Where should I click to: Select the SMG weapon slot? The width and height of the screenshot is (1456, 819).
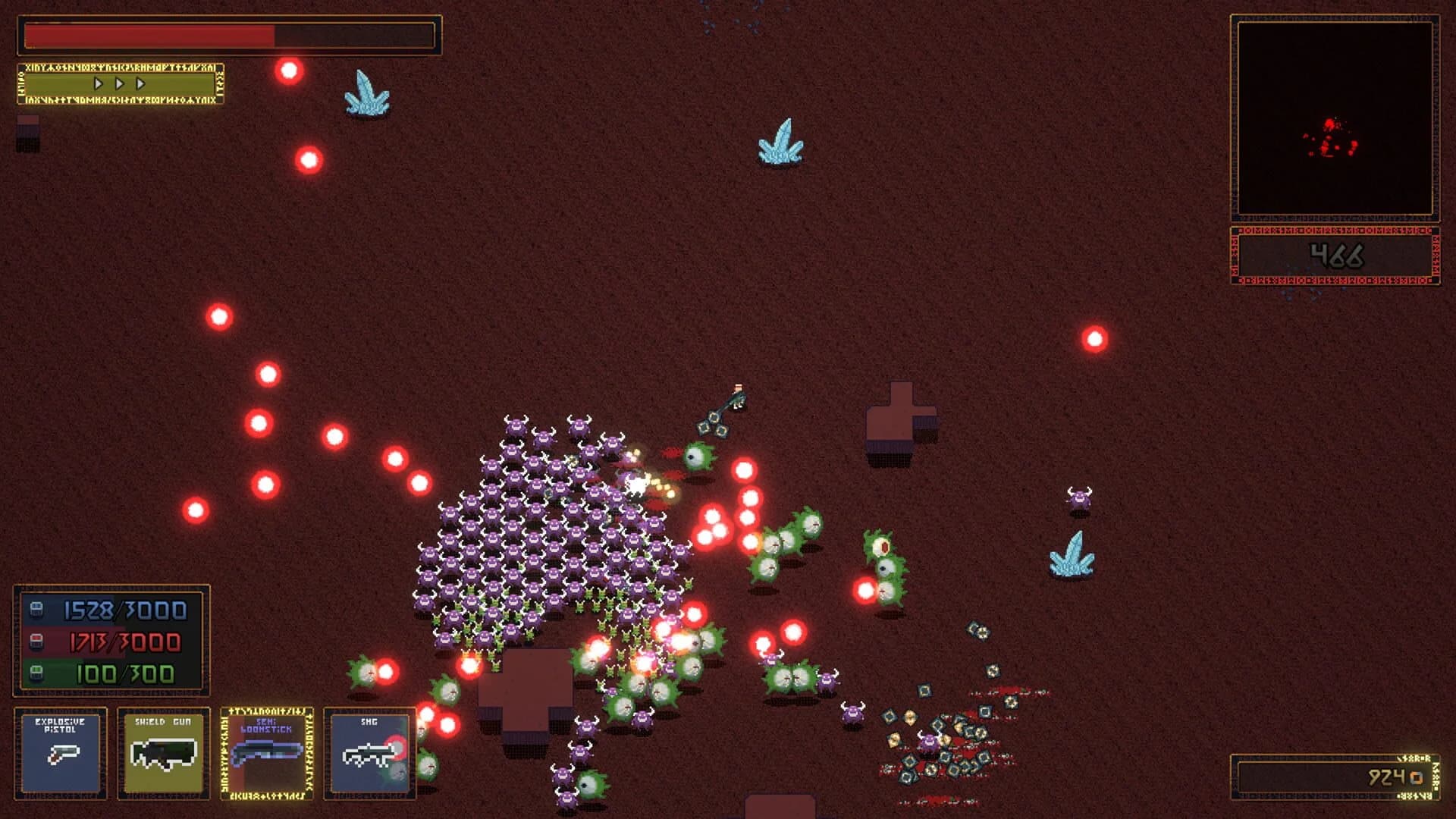pyautogui.click(x=368, y=755)
